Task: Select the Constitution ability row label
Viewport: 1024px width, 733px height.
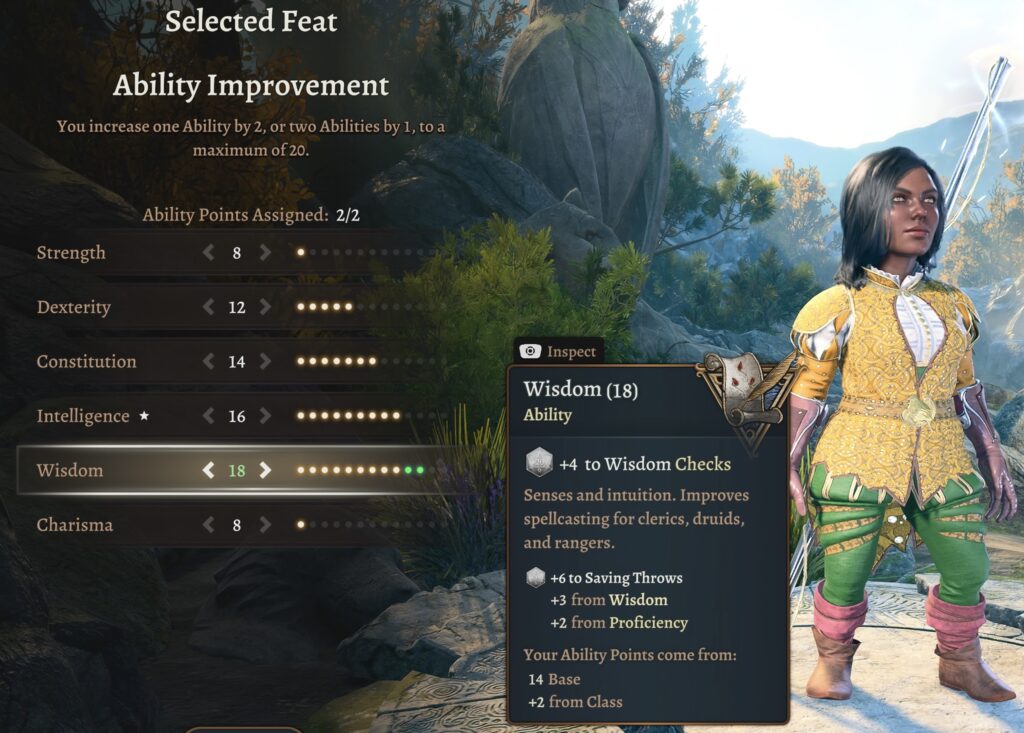Action: (86, 361)
